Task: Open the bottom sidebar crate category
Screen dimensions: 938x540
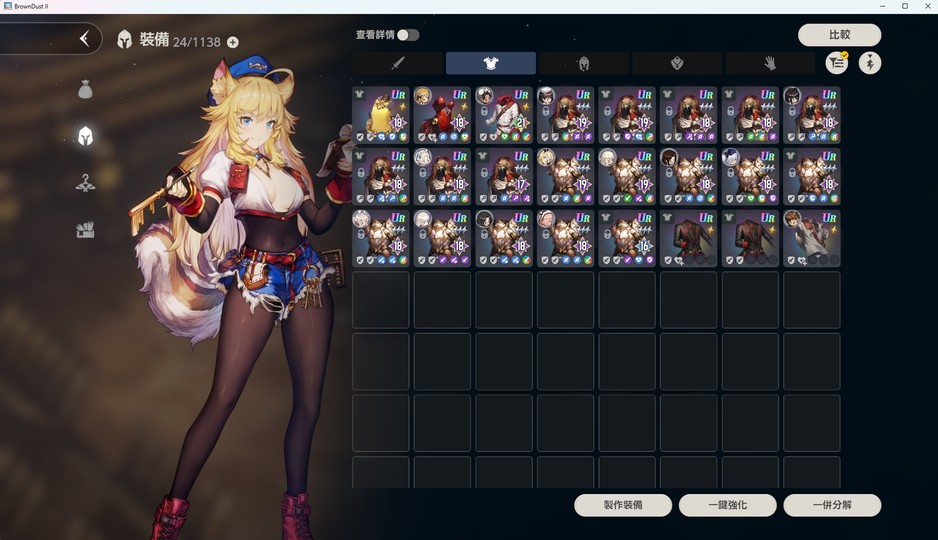Action: point(85,230)
